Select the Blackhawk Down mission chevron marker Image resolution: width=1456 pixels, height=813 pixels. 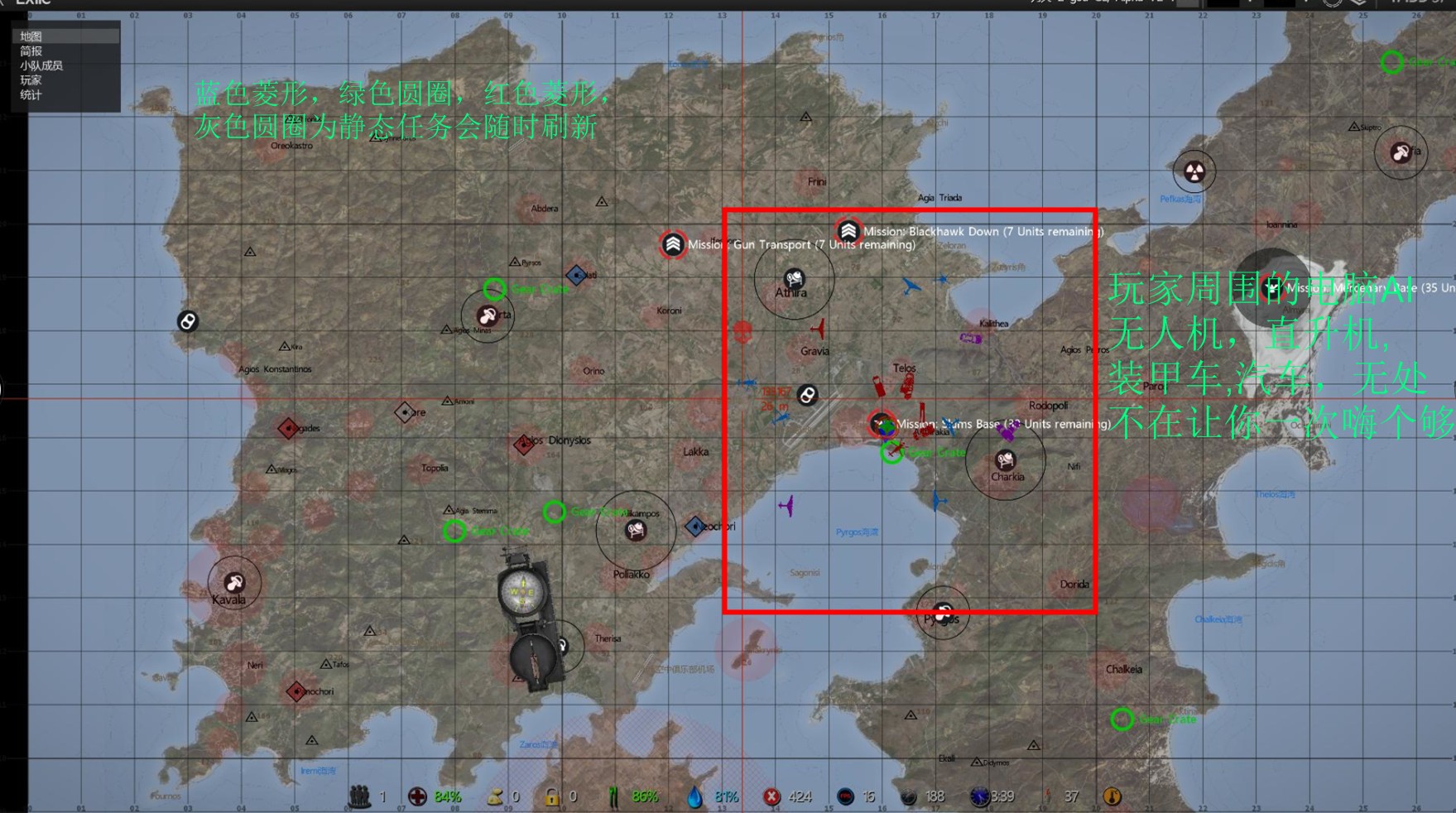848,232
